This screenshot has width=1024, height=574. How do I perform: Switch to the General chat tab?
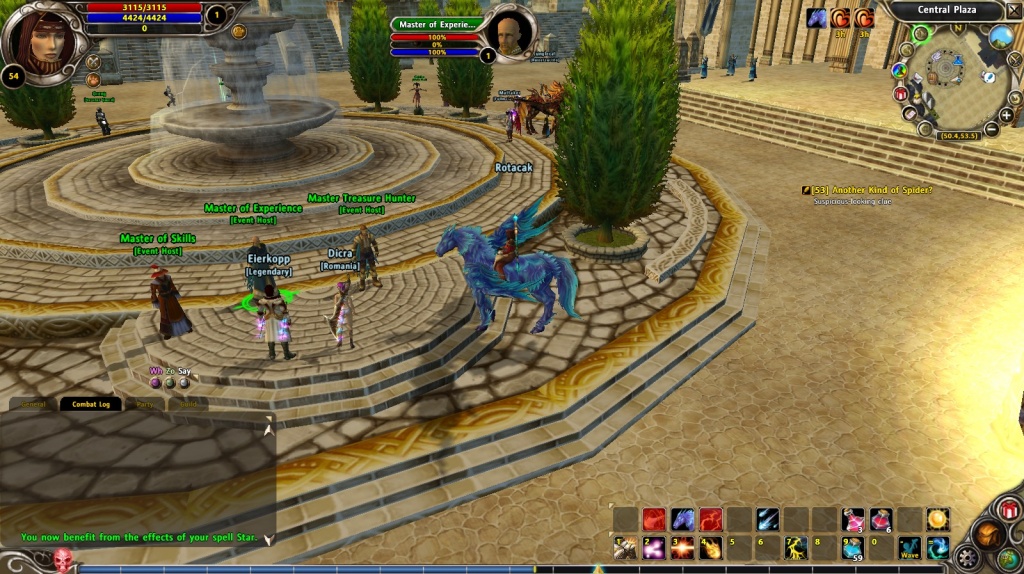click(x=33, y=404)
